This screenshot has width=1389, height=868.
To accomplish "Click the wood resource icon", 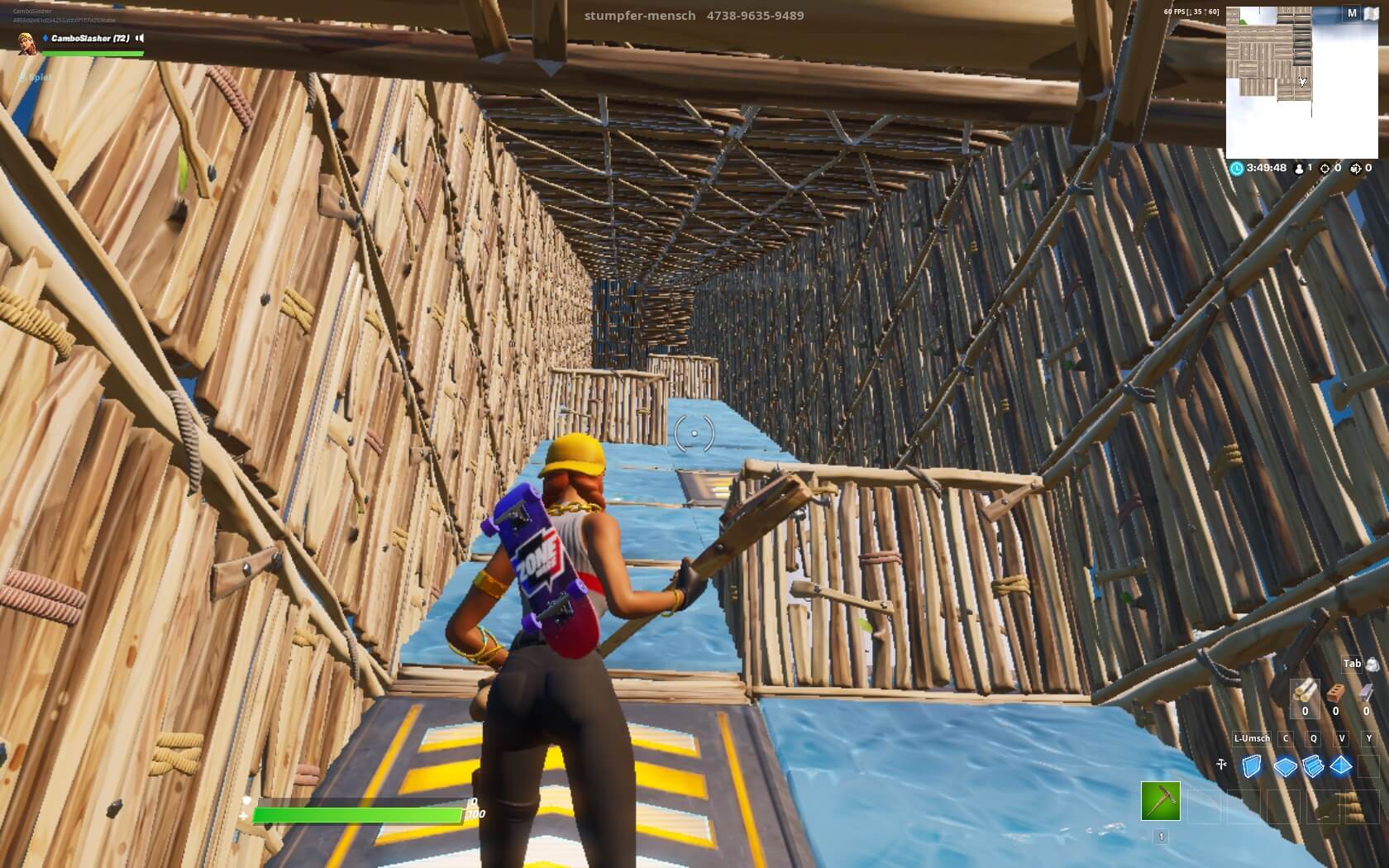I will pos(1304,691).
